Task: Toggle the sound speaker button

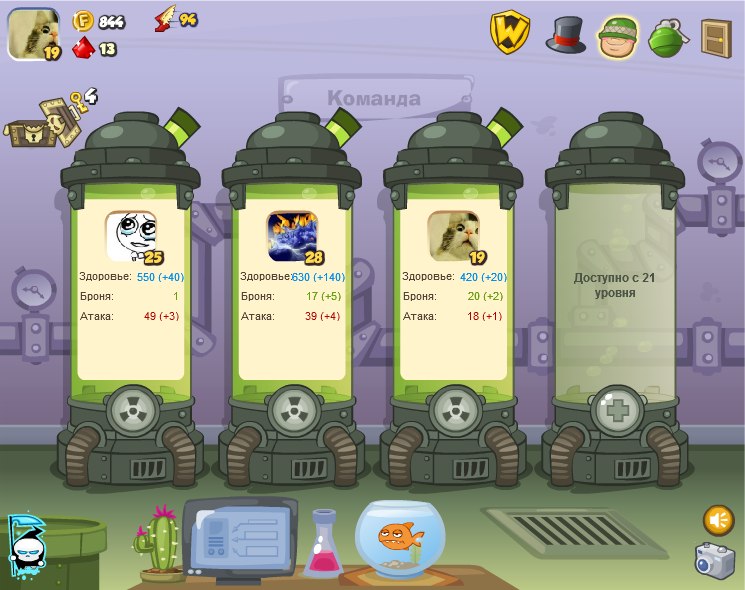Action: coord(718,520)
